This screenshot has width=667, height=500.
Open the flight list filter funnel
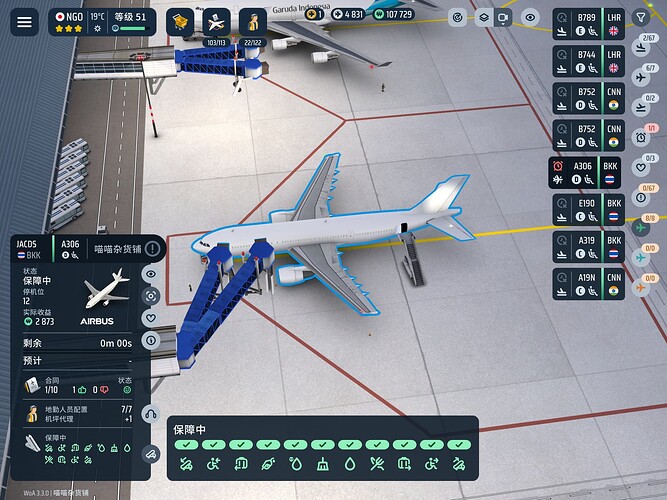[x=641, y=17]
